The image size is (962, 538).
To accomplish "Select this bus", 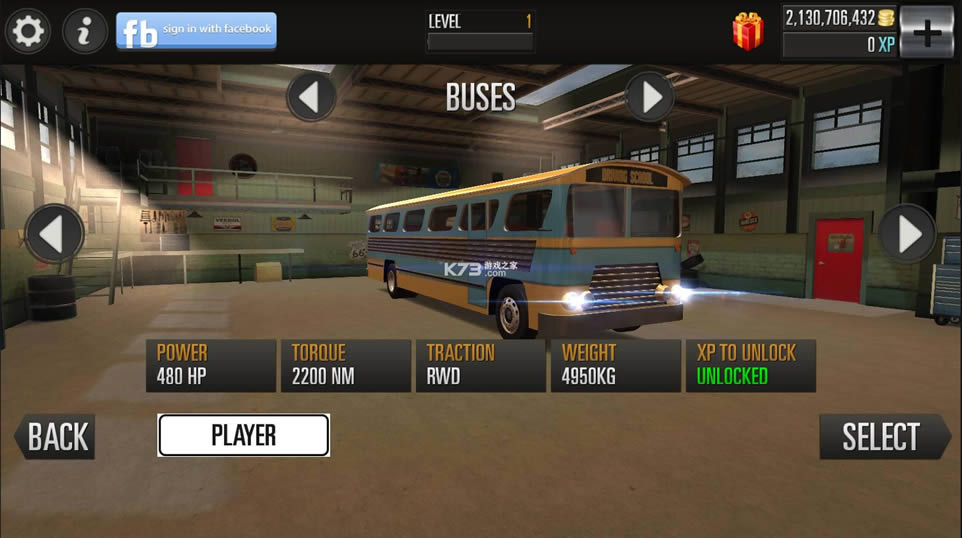I will point(883,437).
